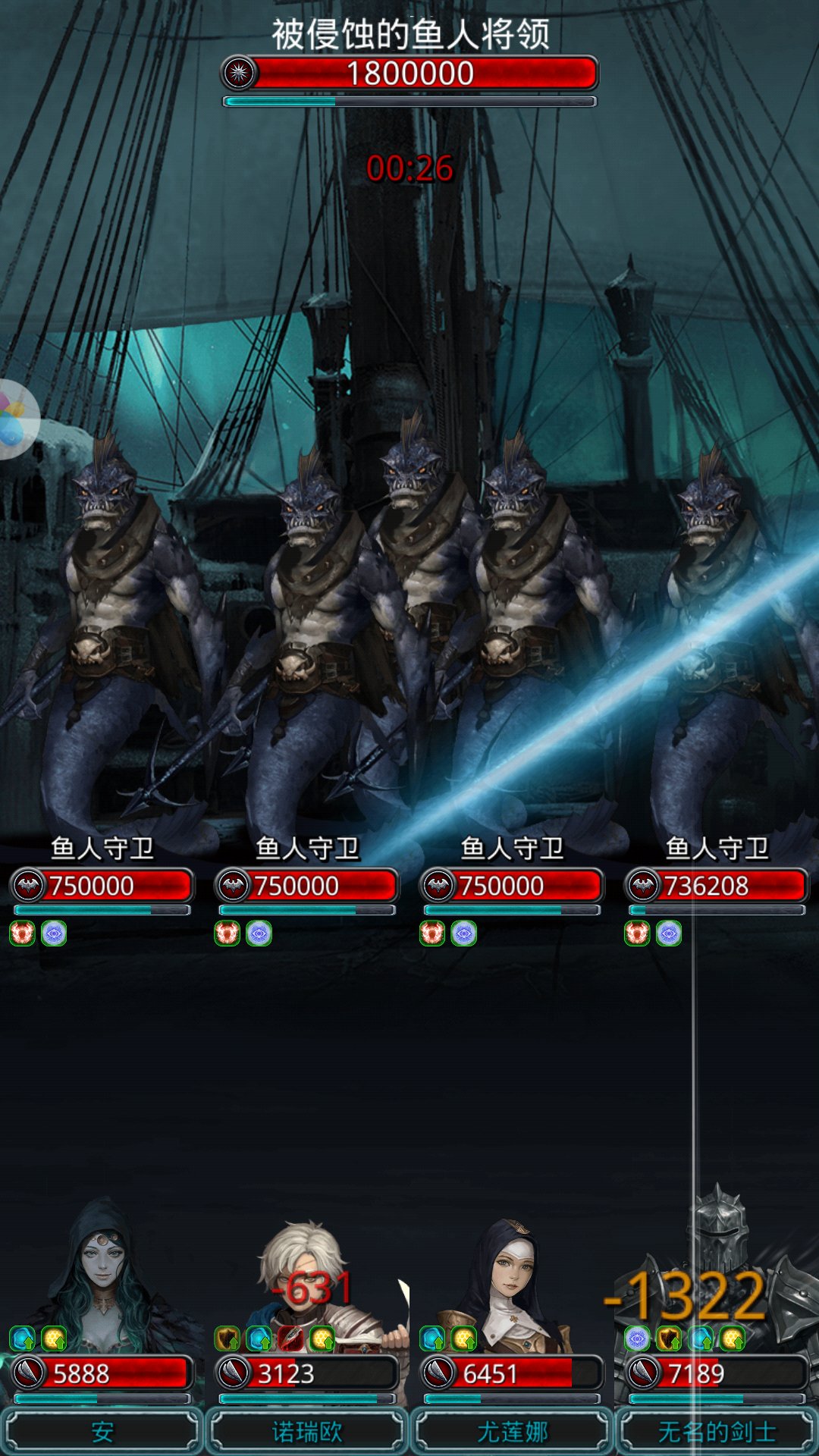Select the hero button labeled 安

tap(102, 1431)
